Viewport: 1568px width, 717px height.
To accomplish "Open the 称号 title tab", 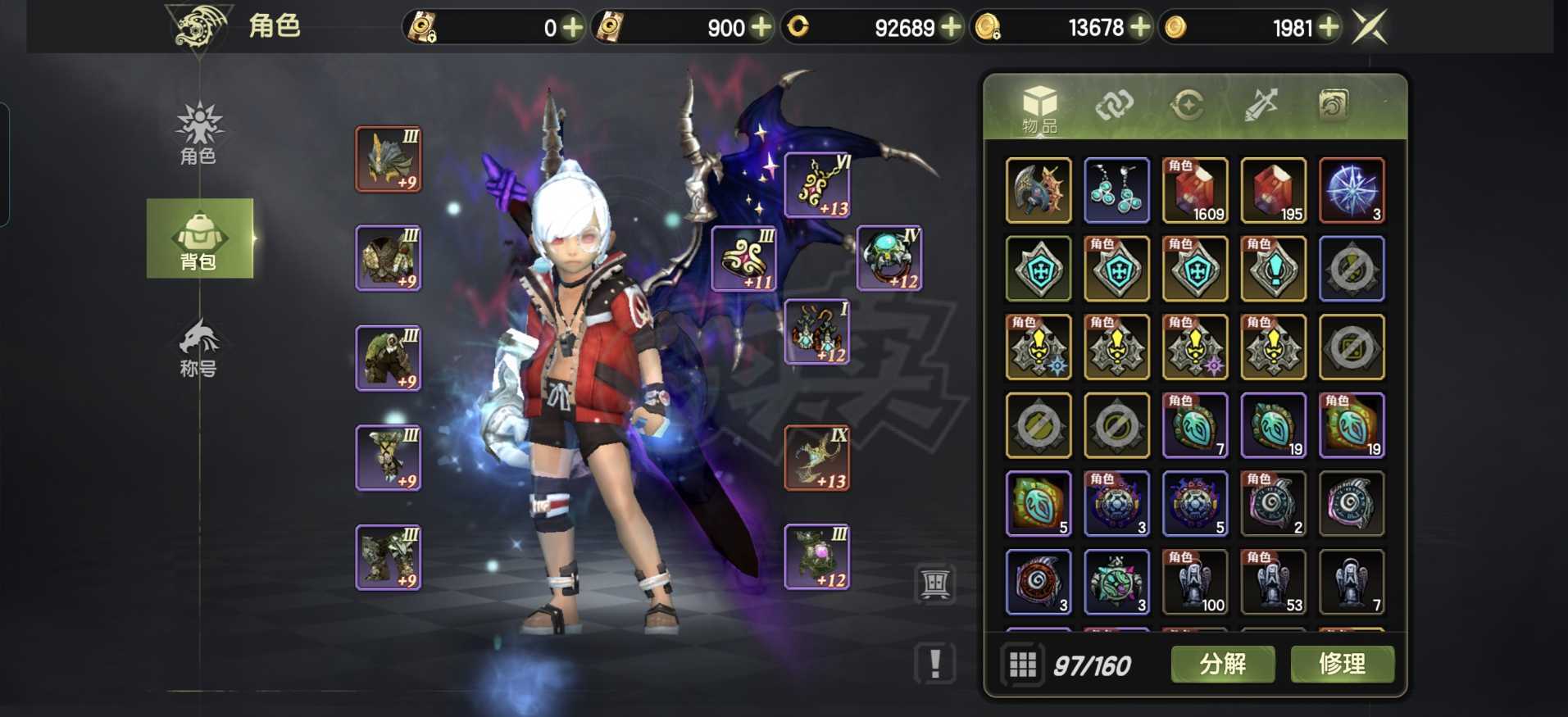I will (x=198, y=348).
